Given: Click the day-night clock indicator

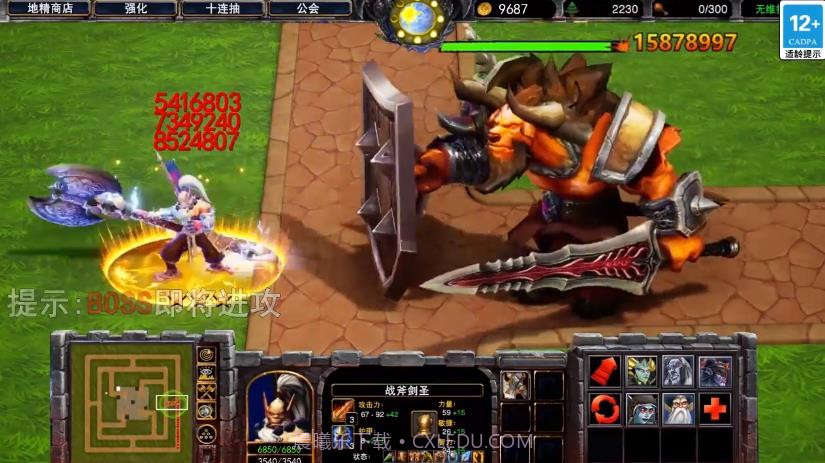Looking at the screenshot, I should click(412, 18).
